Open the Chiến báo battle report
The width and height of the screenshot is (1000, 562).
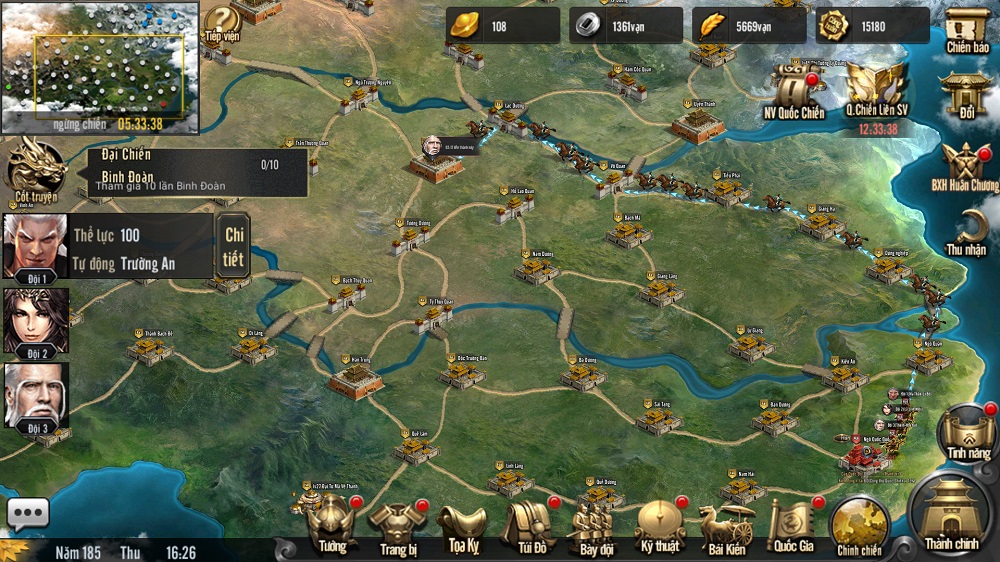(966, 30)
